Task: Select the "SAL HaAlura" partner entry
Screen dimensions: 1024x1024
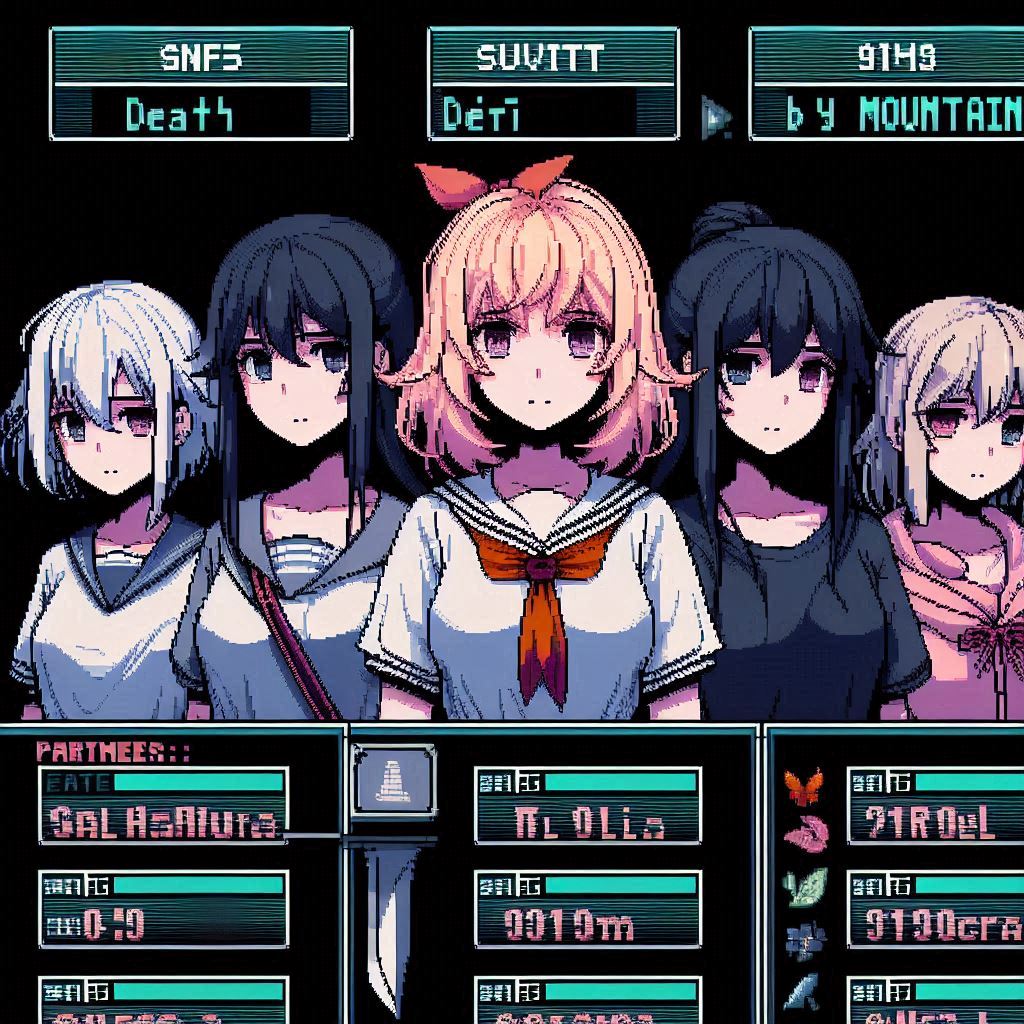Action: (x=163, y=806)
